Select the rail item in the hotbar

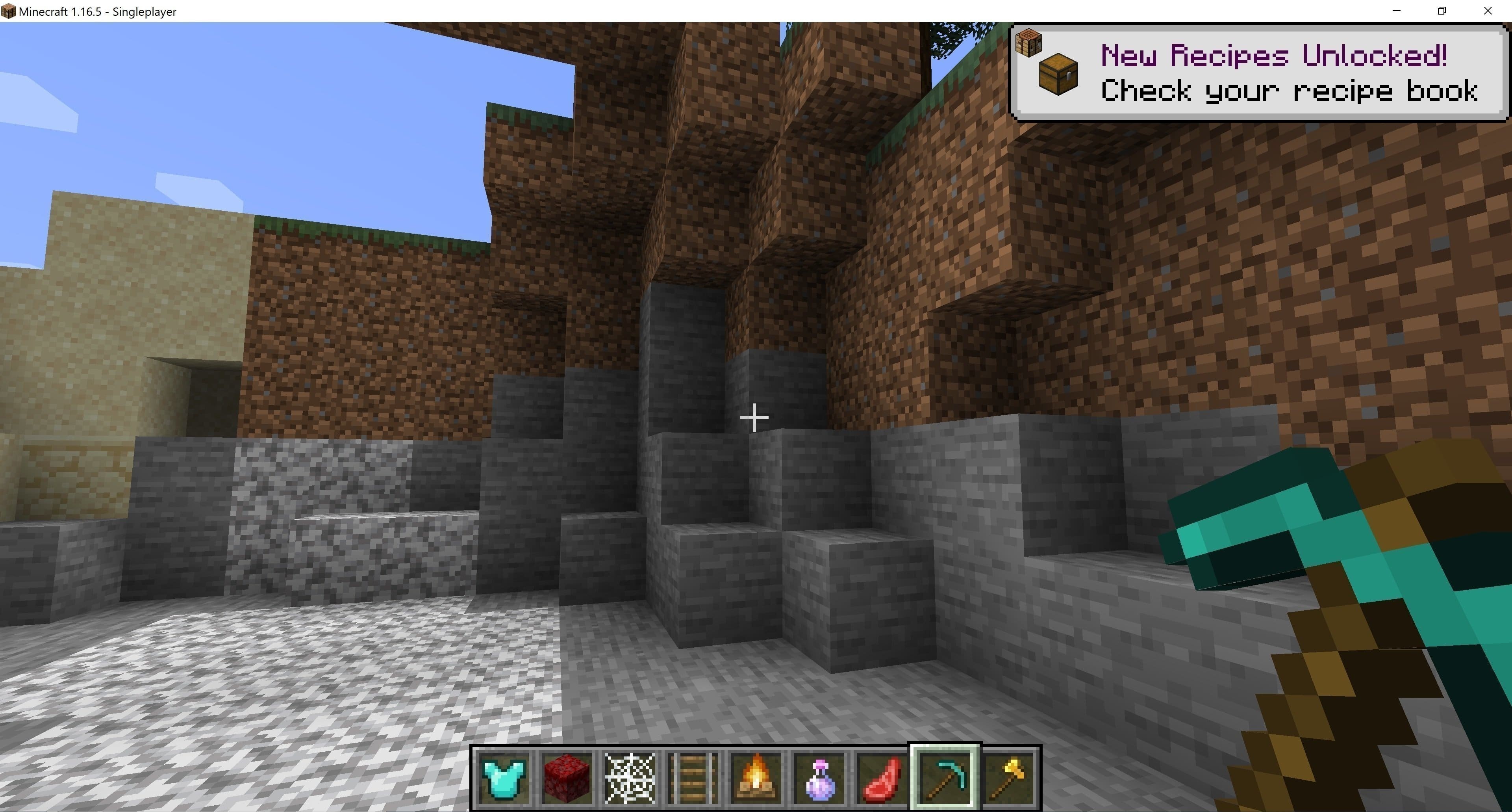pyautogui.click(x=692, y=776)
